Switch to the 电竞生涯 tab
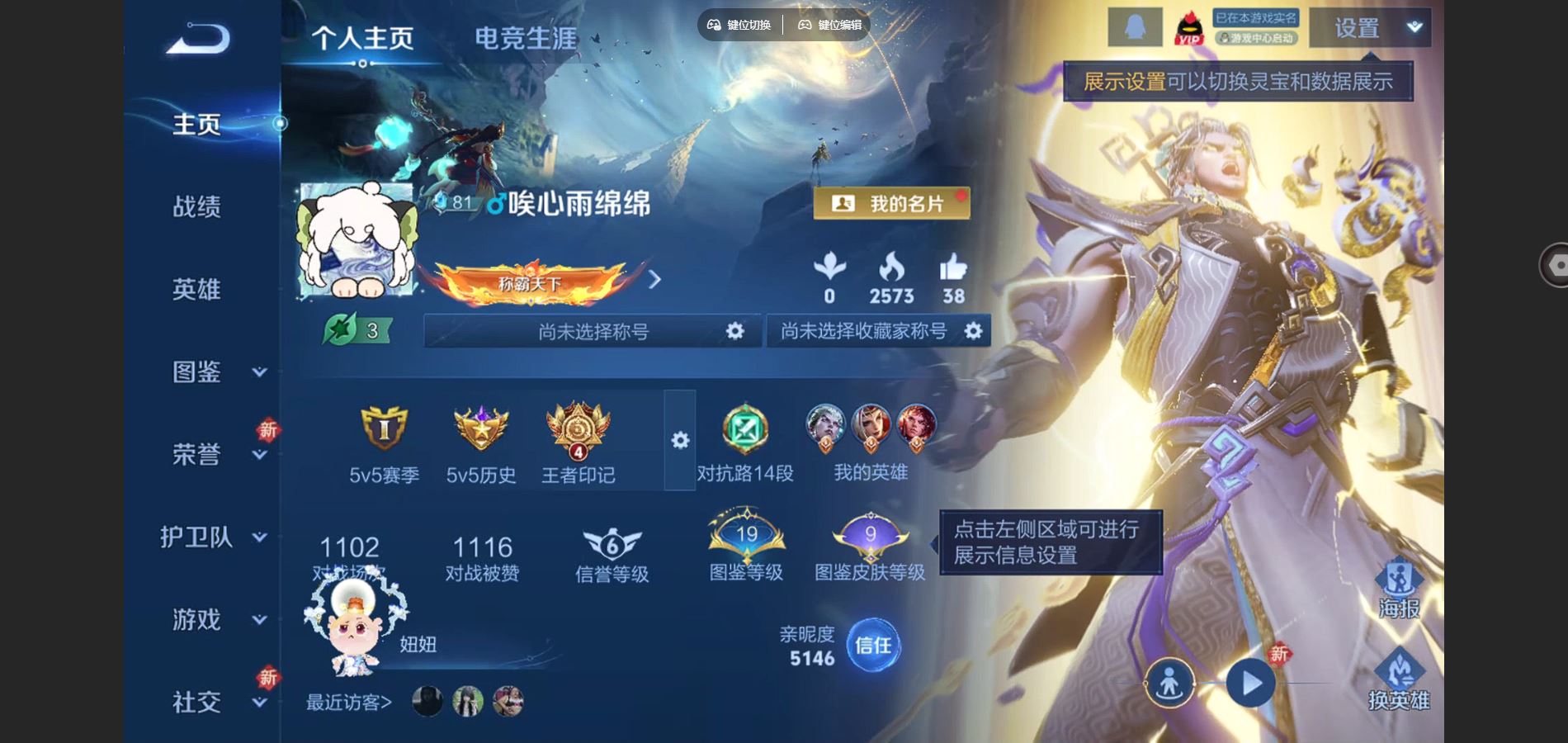This screenshot has height=743, width=1568. tap(524, 35)
